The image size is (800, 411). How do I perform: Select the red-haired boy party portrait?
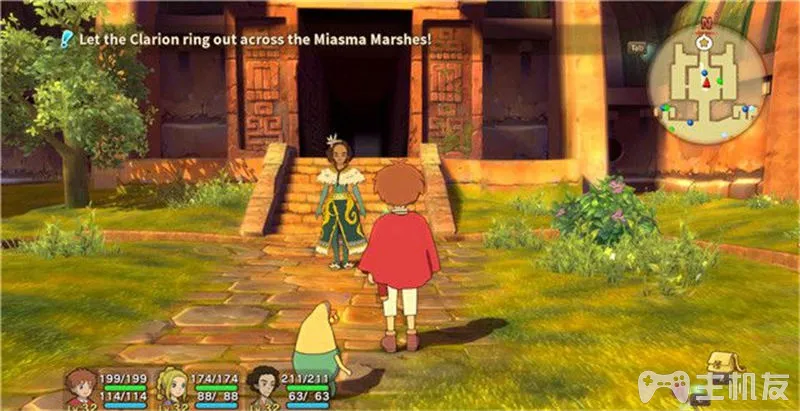[x=81, y=386]
